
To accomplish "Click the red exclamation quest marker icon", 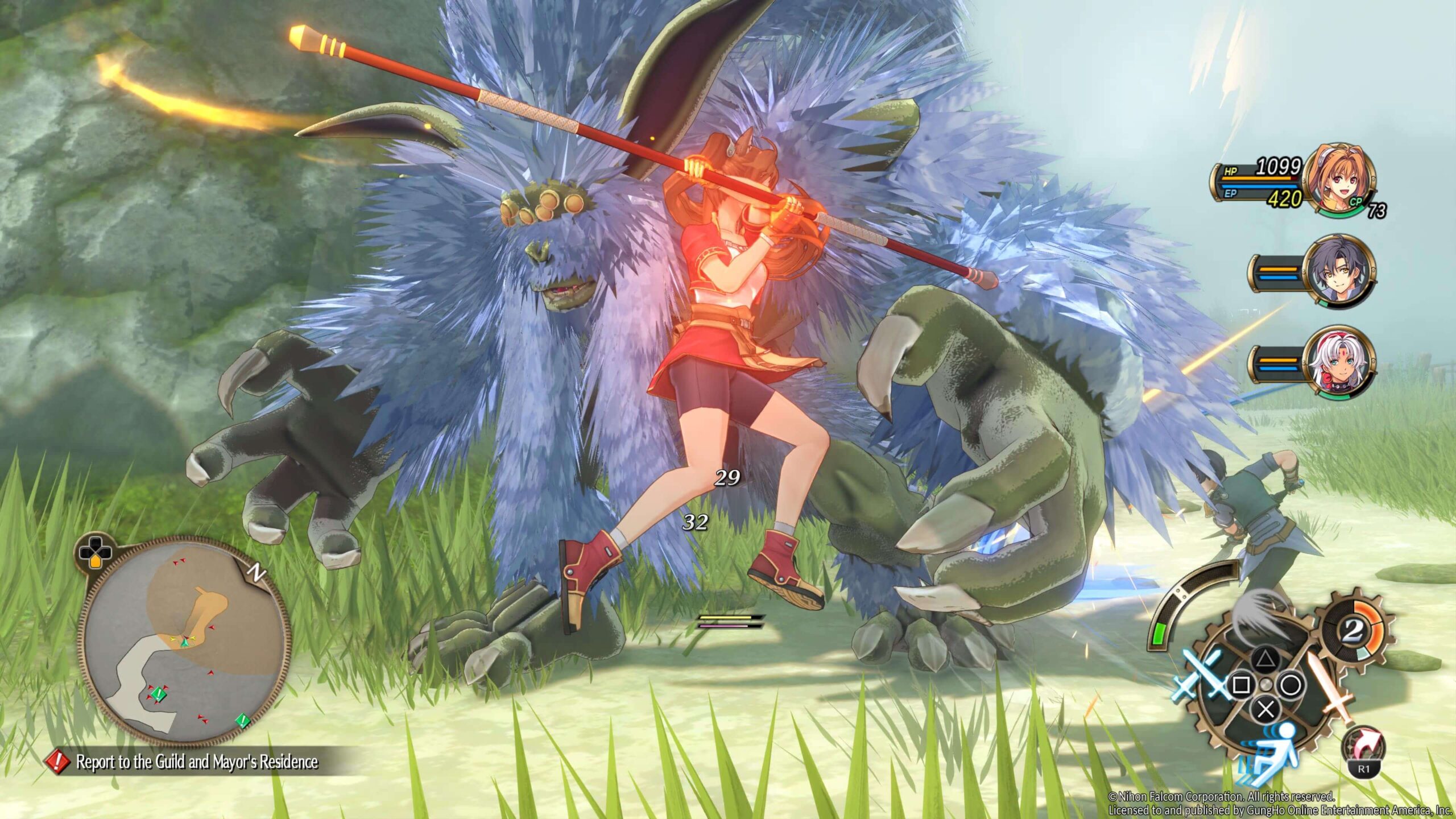I will click(x=57, y=762).
